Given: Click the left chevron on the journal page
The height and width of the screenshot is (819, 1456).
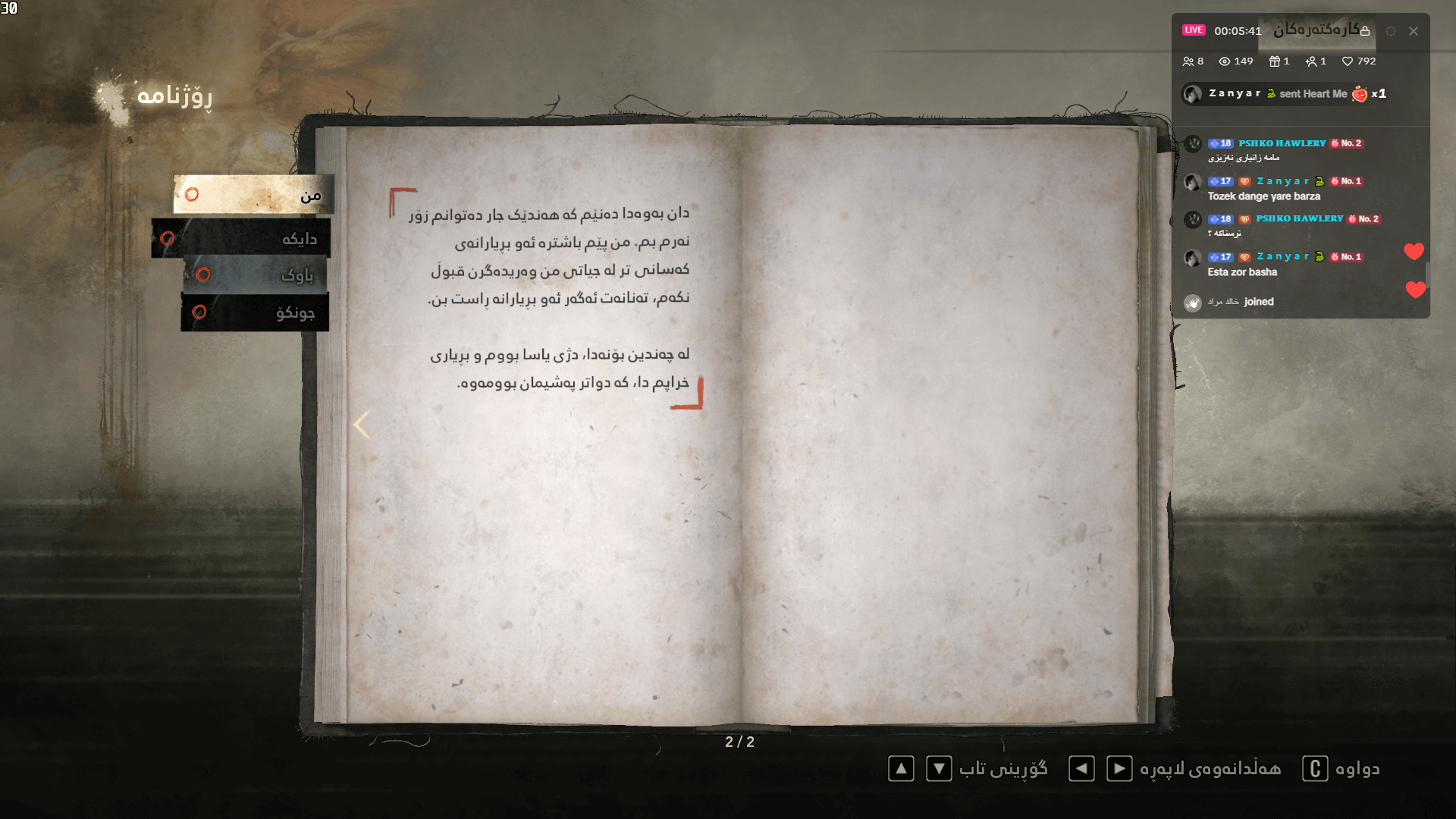Looking at the screenshot, I should [361, 424].
